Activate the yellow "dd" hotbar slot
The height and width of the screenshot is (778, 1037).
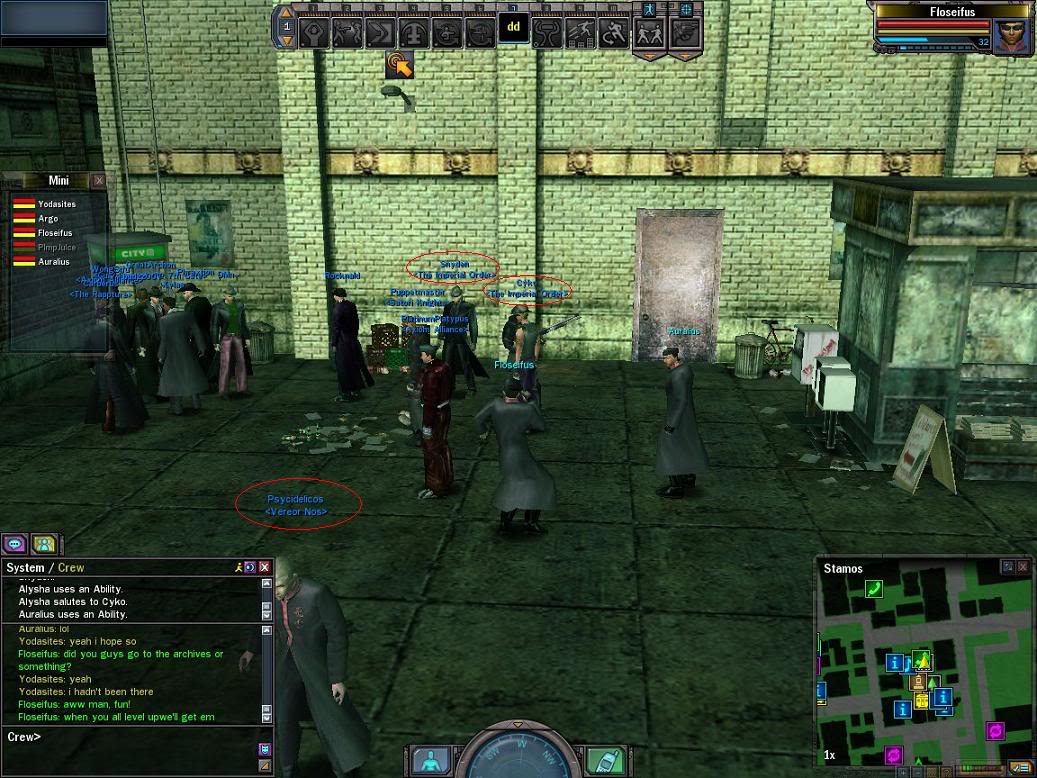pyautogui.click(x=513, y=28)
